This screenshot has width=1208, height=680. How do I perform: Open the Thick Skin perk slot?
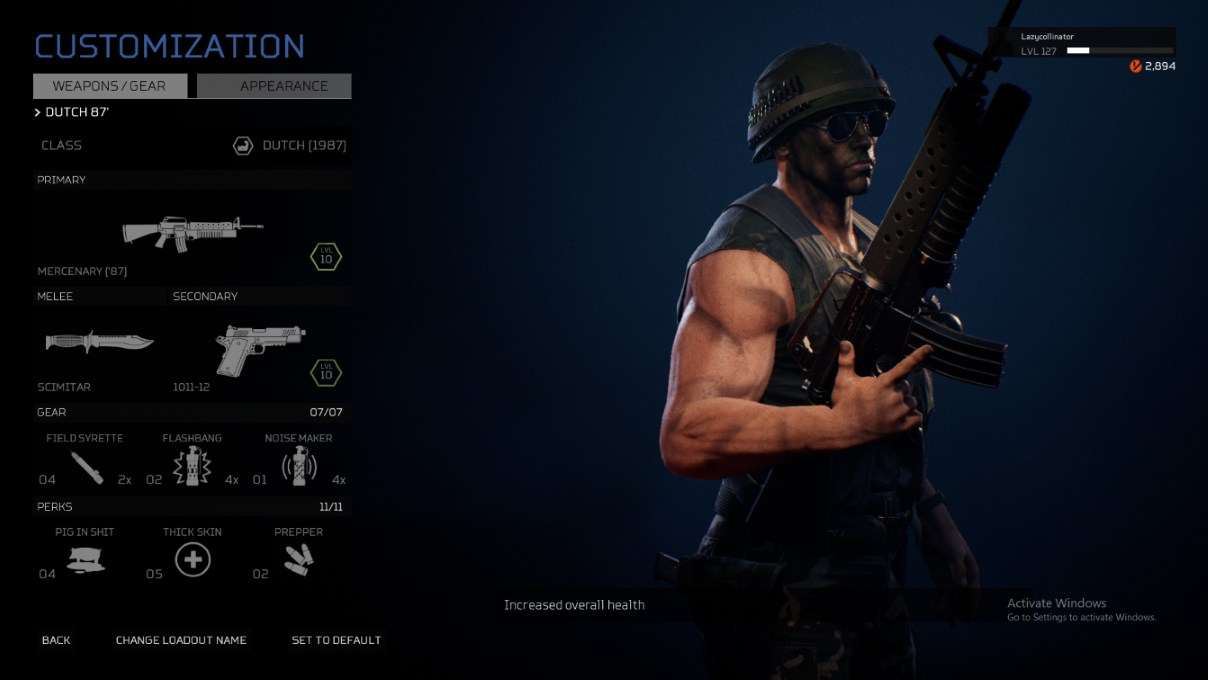(192, 560)
